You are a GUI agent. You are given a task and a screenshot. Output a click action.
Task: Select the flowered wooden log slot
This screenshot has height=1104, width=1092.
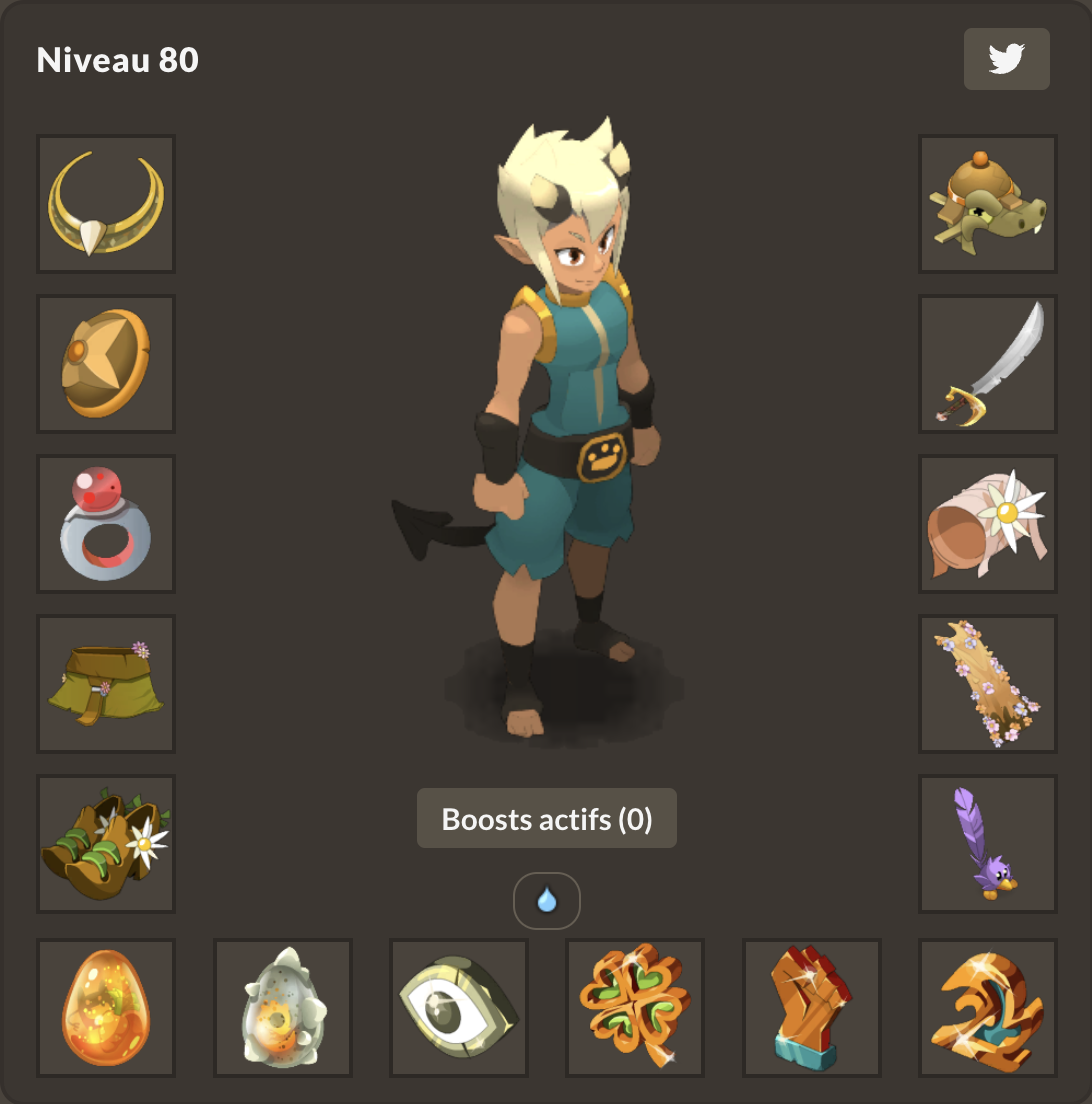988,684
